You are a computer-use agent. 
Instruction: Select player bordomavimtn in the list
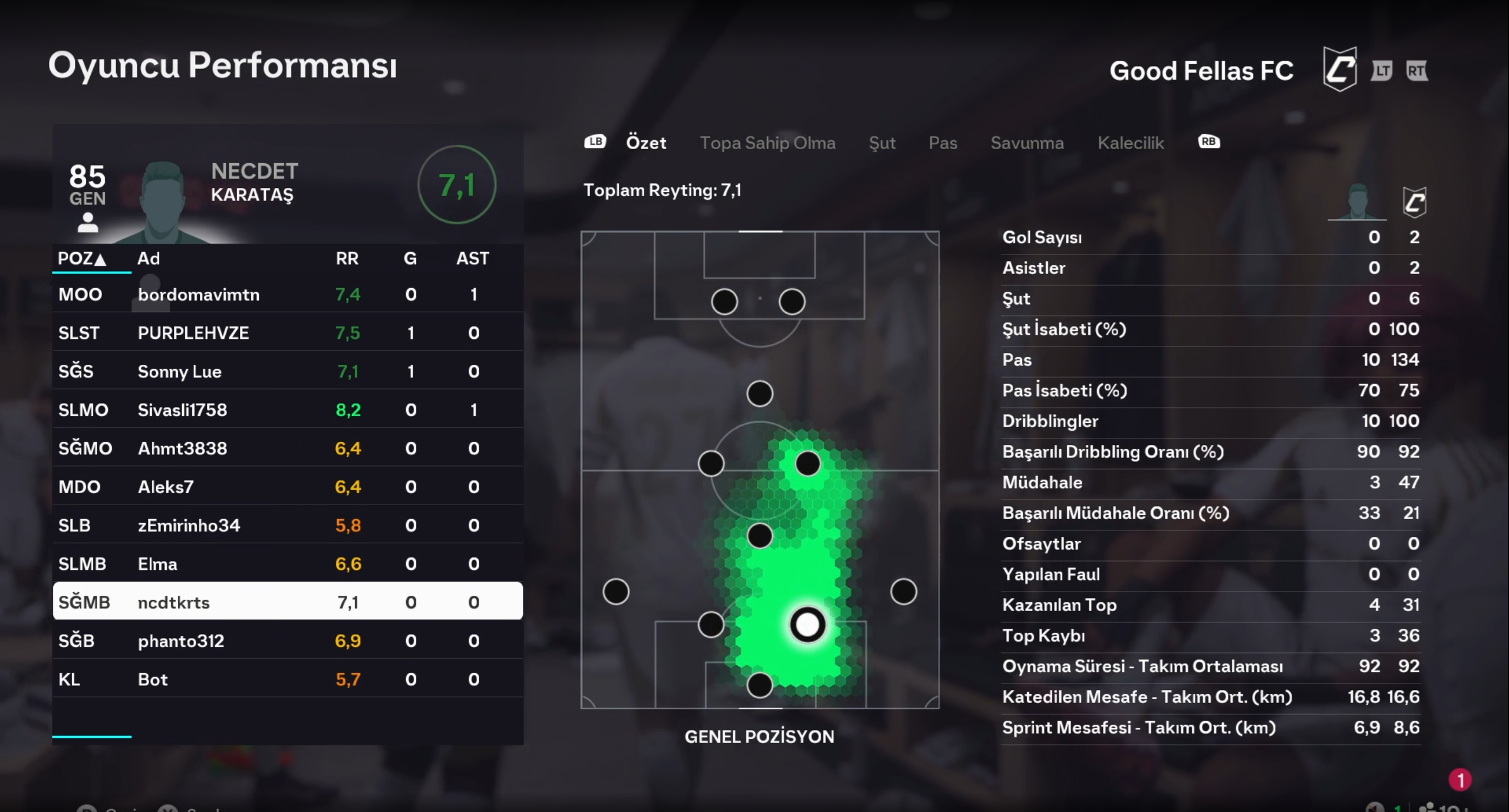pyautogui.click(x=288, y=295)
